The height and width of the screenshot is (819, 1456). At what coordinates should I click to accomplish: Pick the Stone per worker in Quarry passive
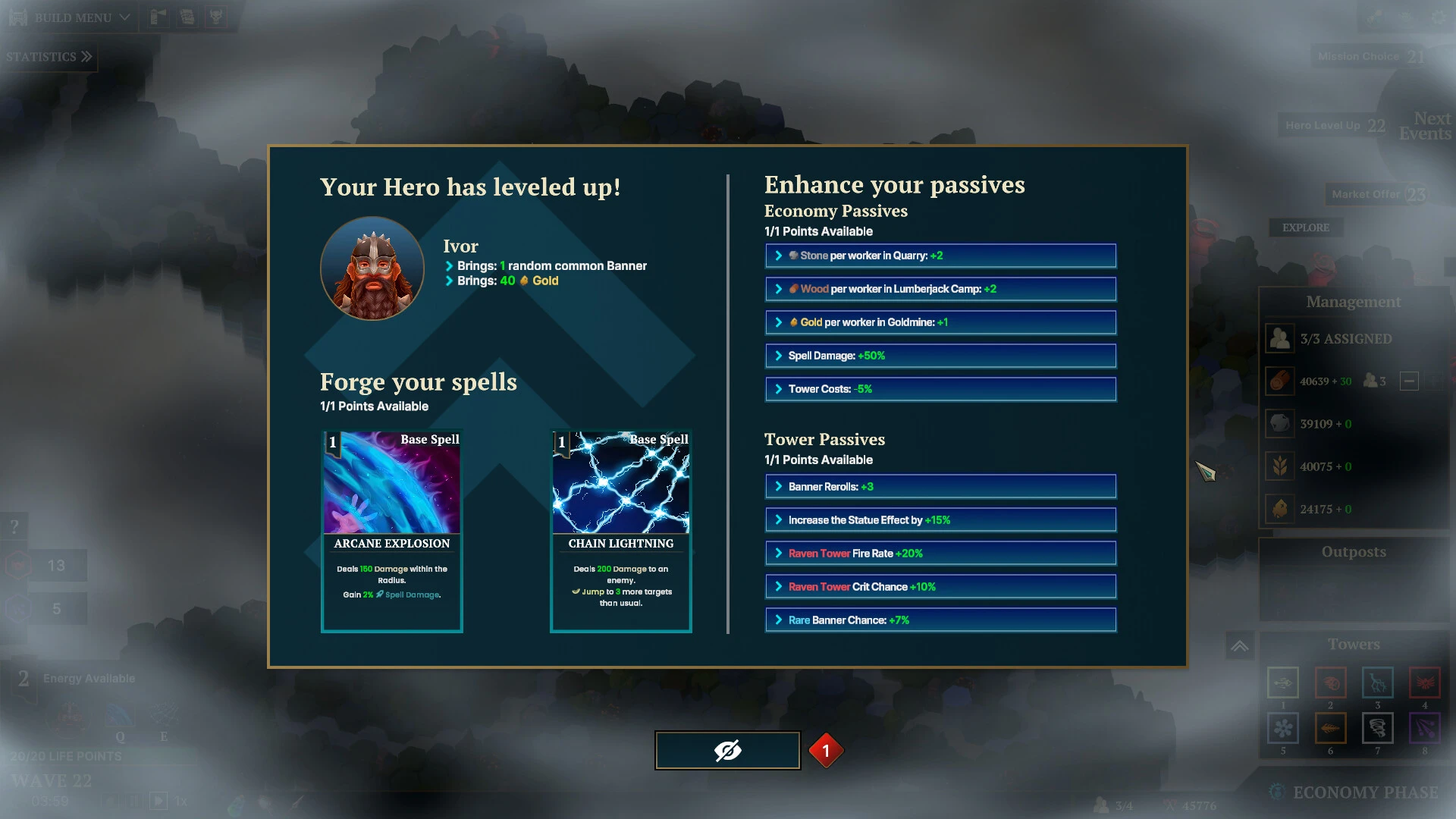point(940,256)
